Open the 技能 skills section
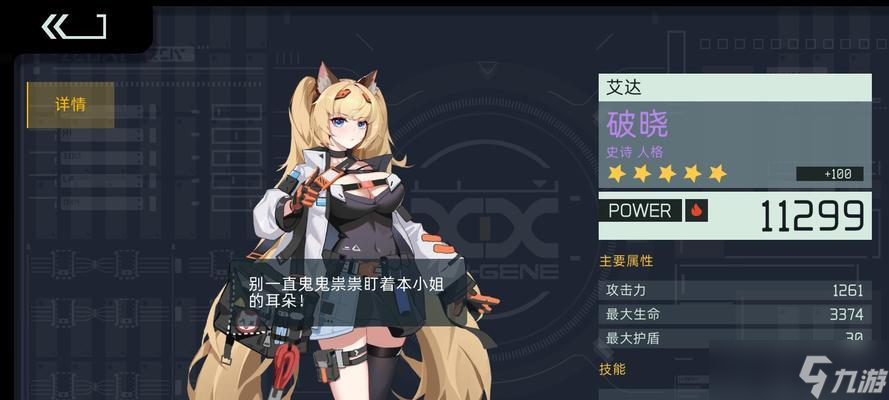 pyautogui.click(x=613, y=369)
